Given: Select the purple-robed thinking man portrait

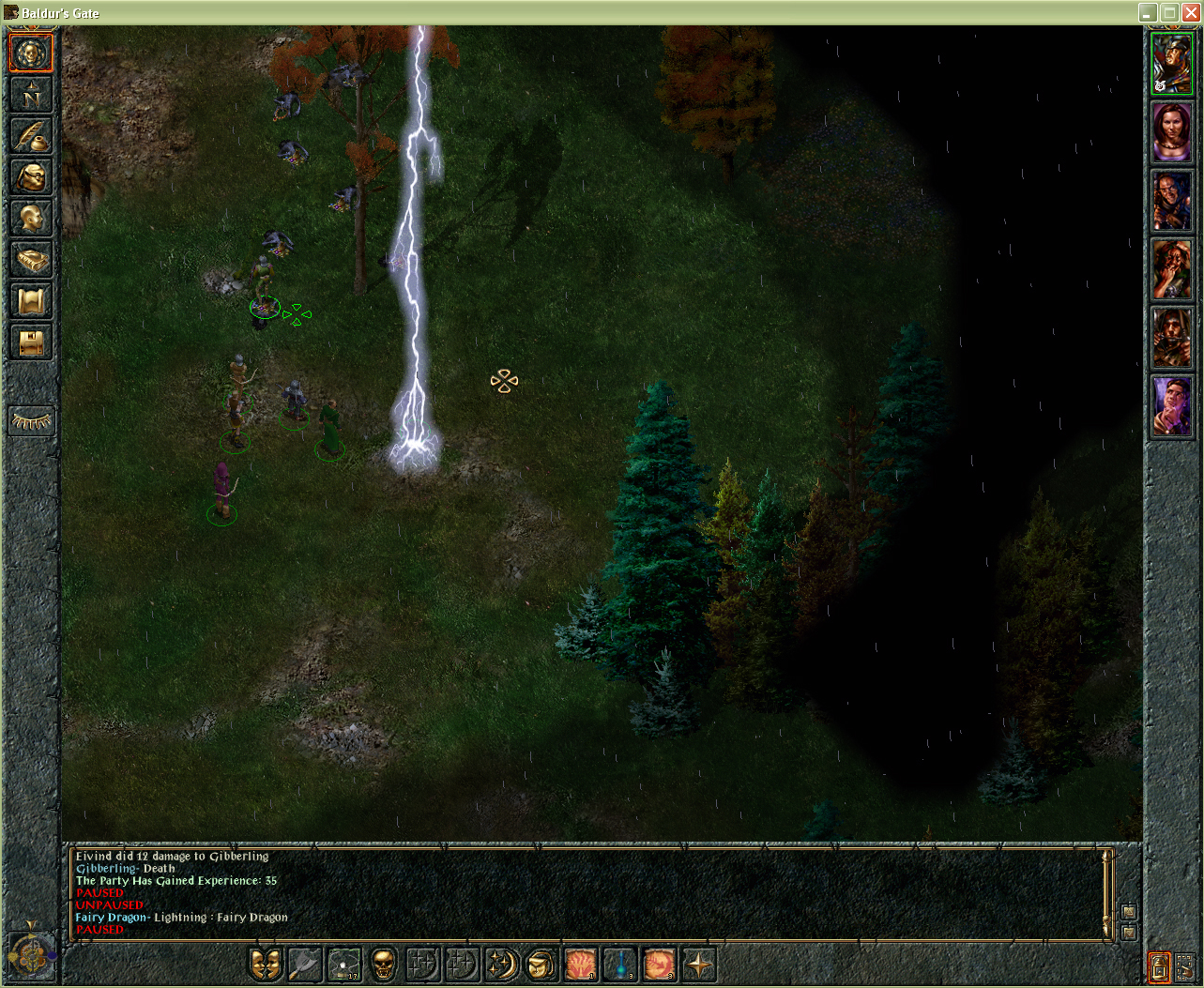Looking at the screenshot, I should pyautogui.click(x=1171, y=405).
